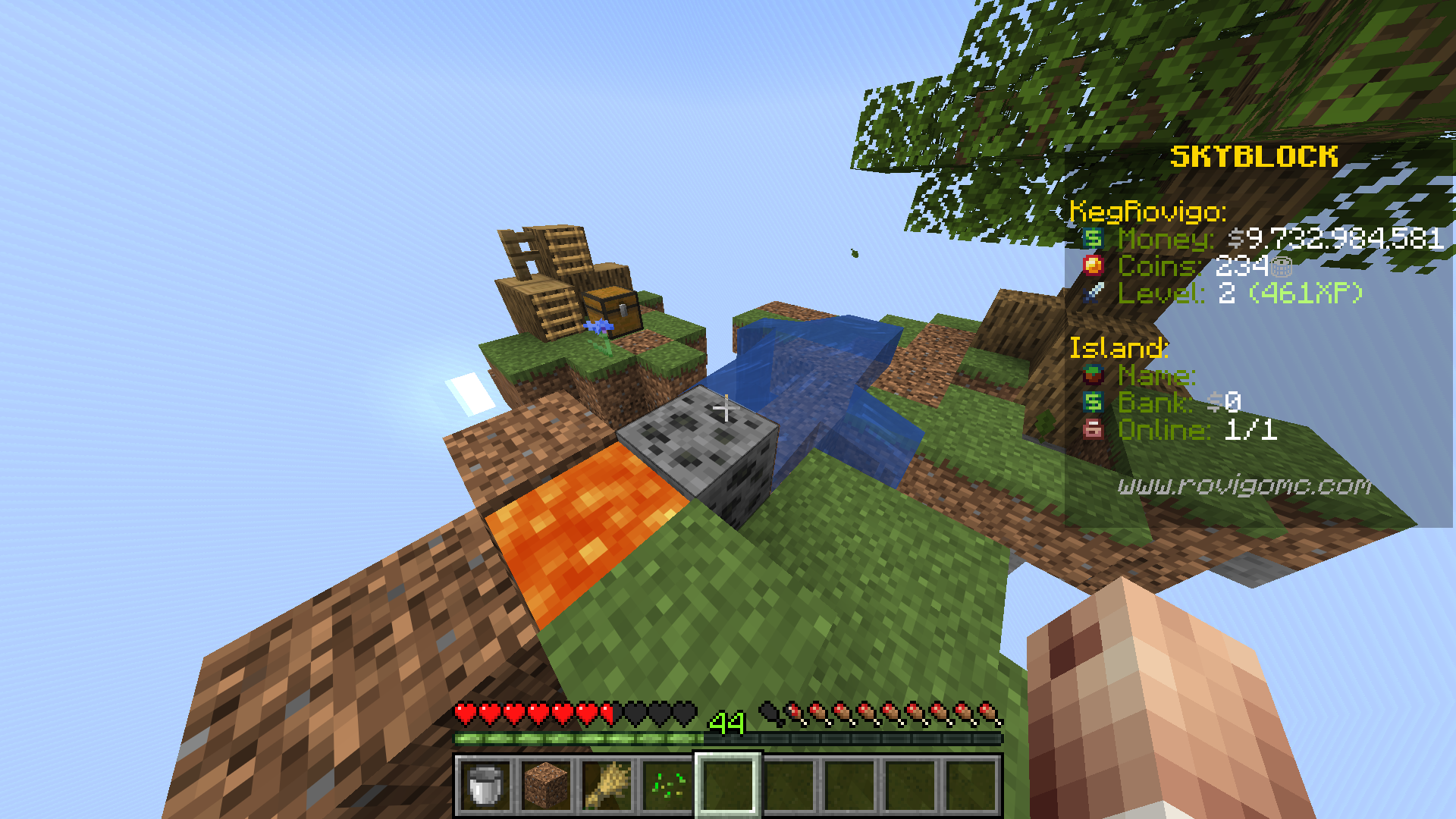1456x819 pixels.
Task: Click the sword icon beside Level
Action: tap(1092, 294)
